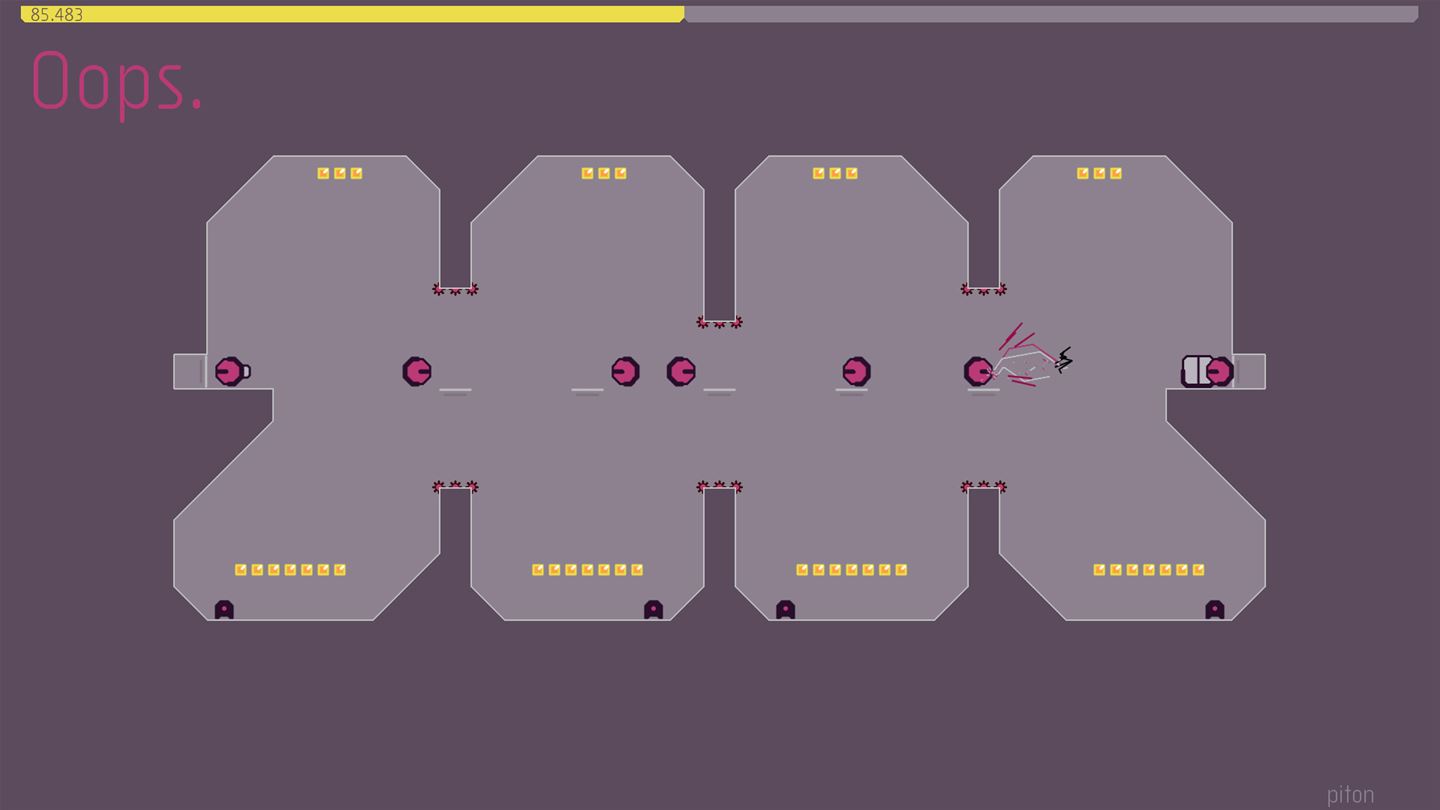The height and width of the screenshot is (810, 1440).
Task: Click the mines below the second lower chamber
Action: click(x=719, y=487)
